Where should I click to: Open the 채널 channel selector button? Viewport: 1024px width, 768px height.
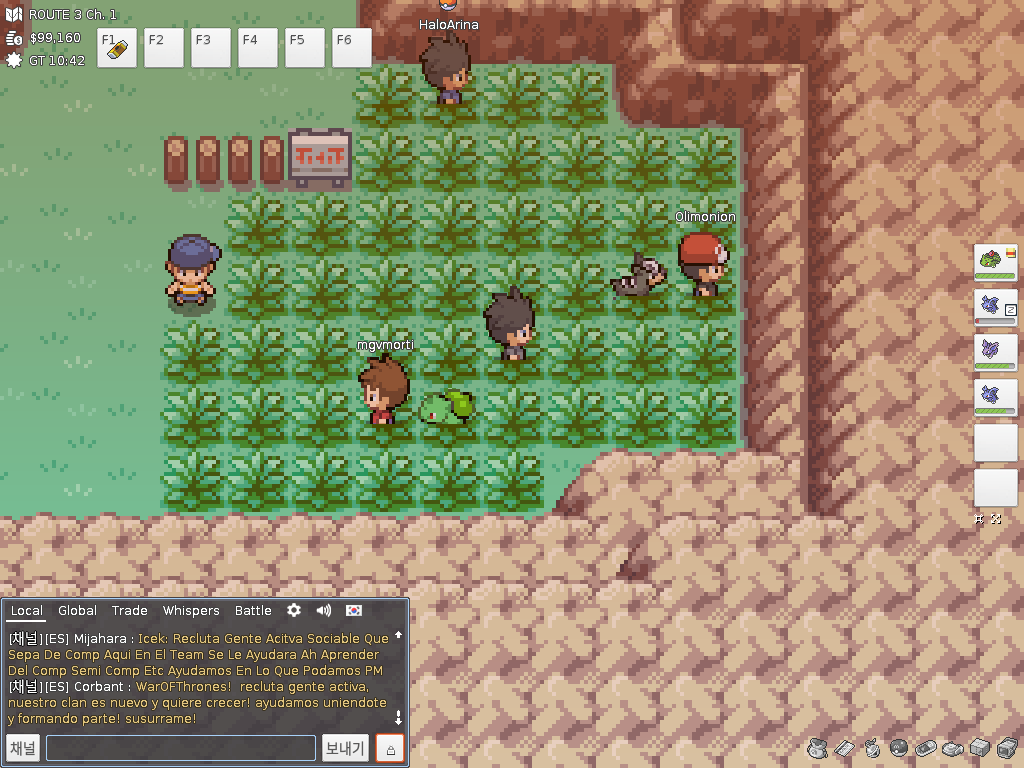point(23,748)
